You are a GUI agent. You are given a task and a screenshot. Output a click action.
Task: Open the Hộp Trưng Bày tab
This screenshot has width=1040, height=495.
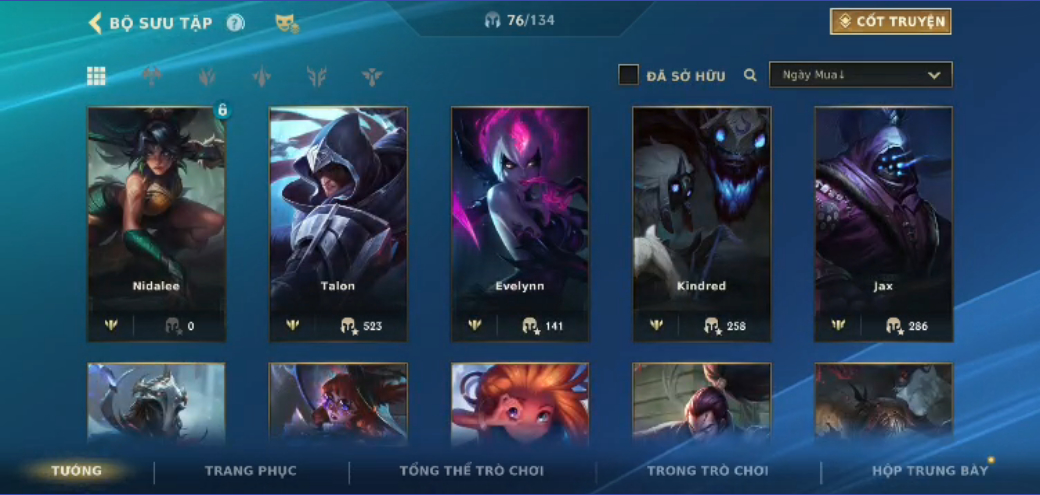click(x=930, y=471)
